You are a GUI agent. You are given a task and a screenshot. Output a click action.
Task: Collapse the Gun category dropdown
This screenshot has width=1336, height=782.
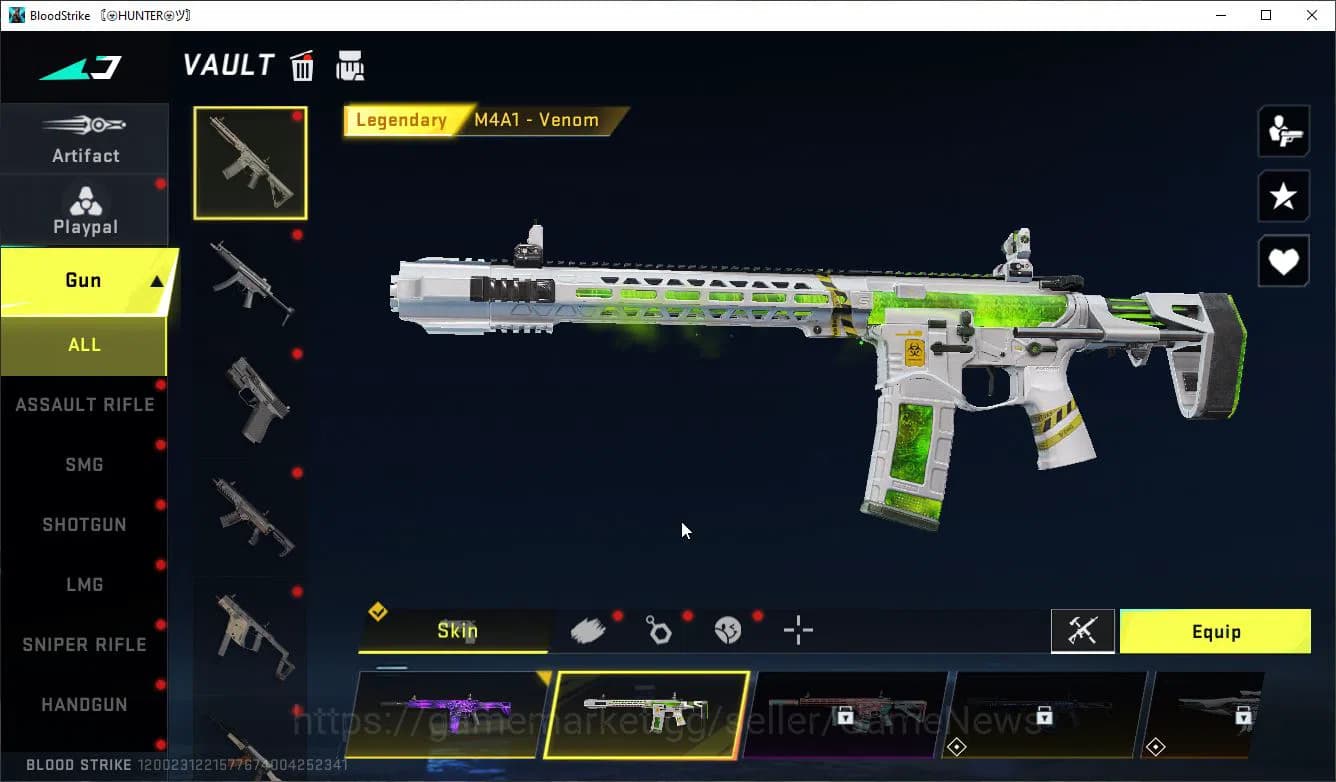(156, 281)
